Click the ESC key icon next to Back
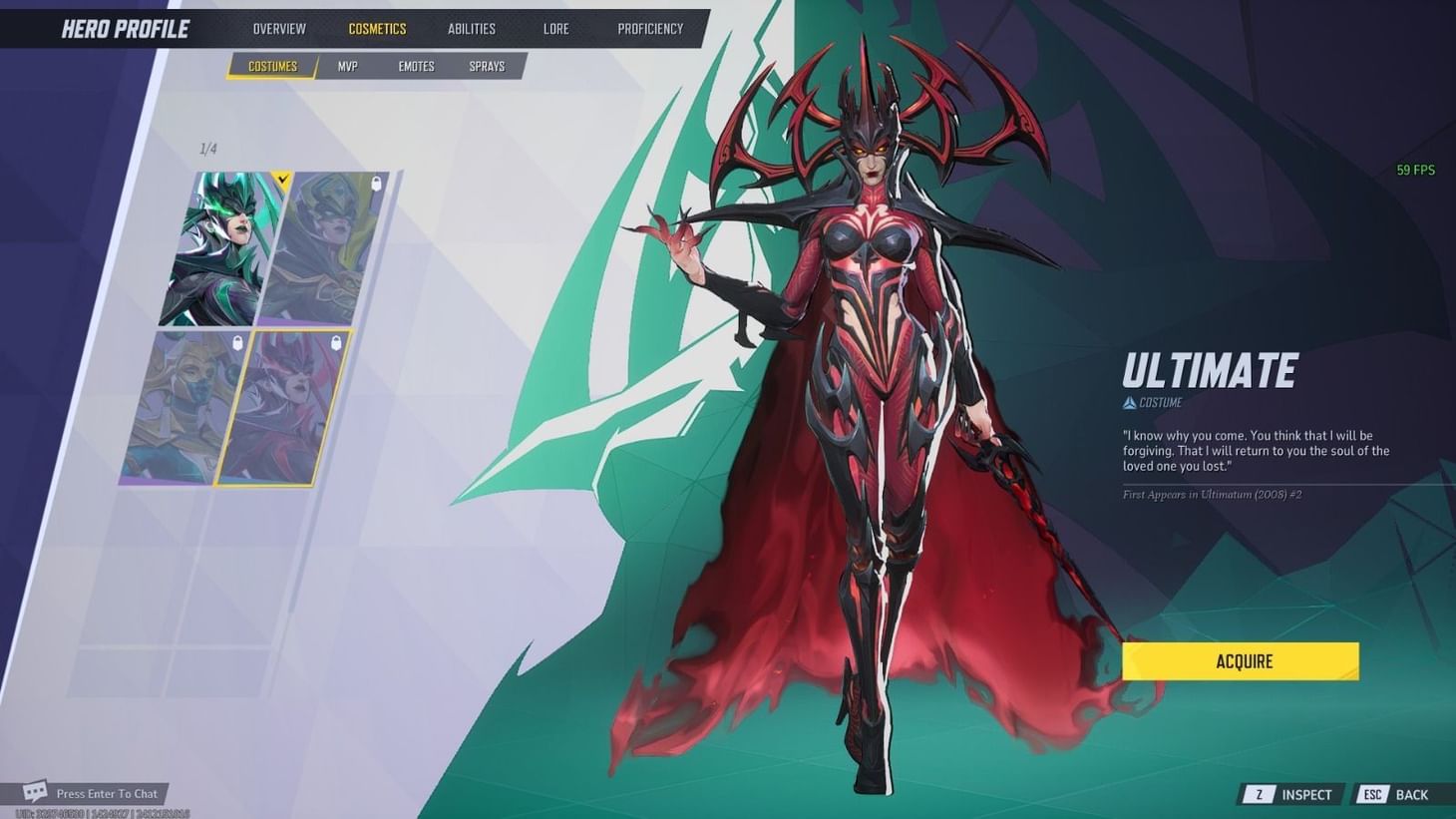Viewport: 1456px width, 819px height. [1372, 794]
